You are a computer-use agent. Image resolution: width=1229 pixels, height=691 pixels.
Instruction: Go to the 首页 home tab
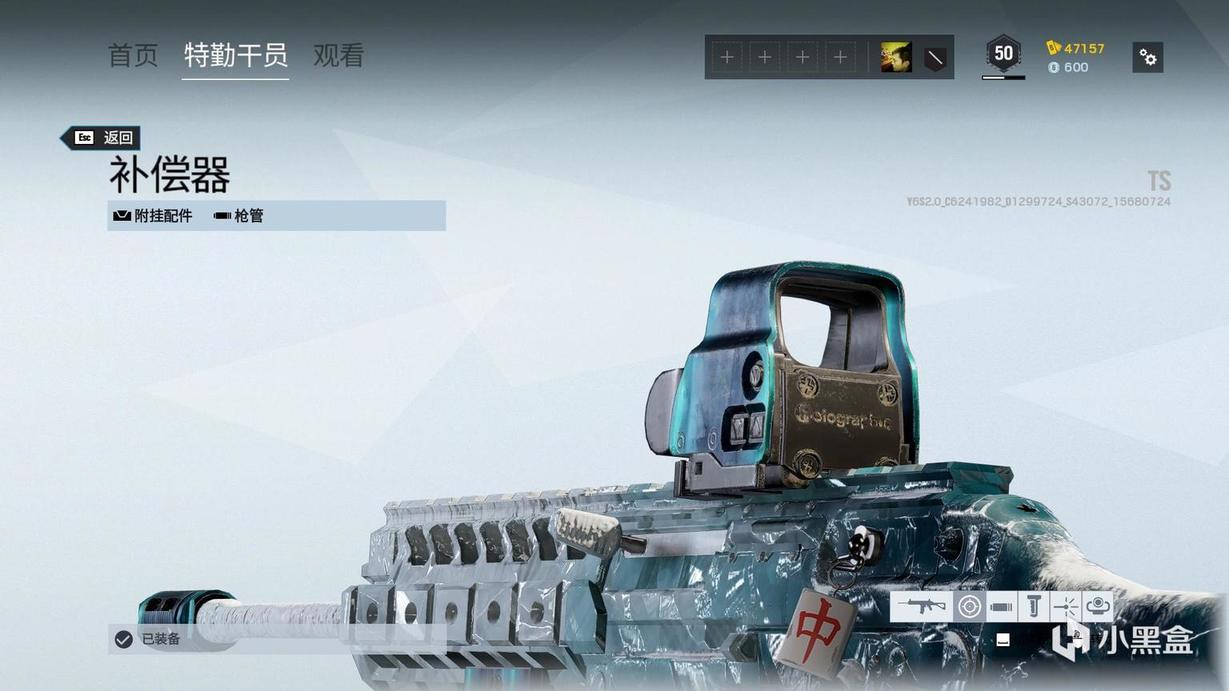133,55
